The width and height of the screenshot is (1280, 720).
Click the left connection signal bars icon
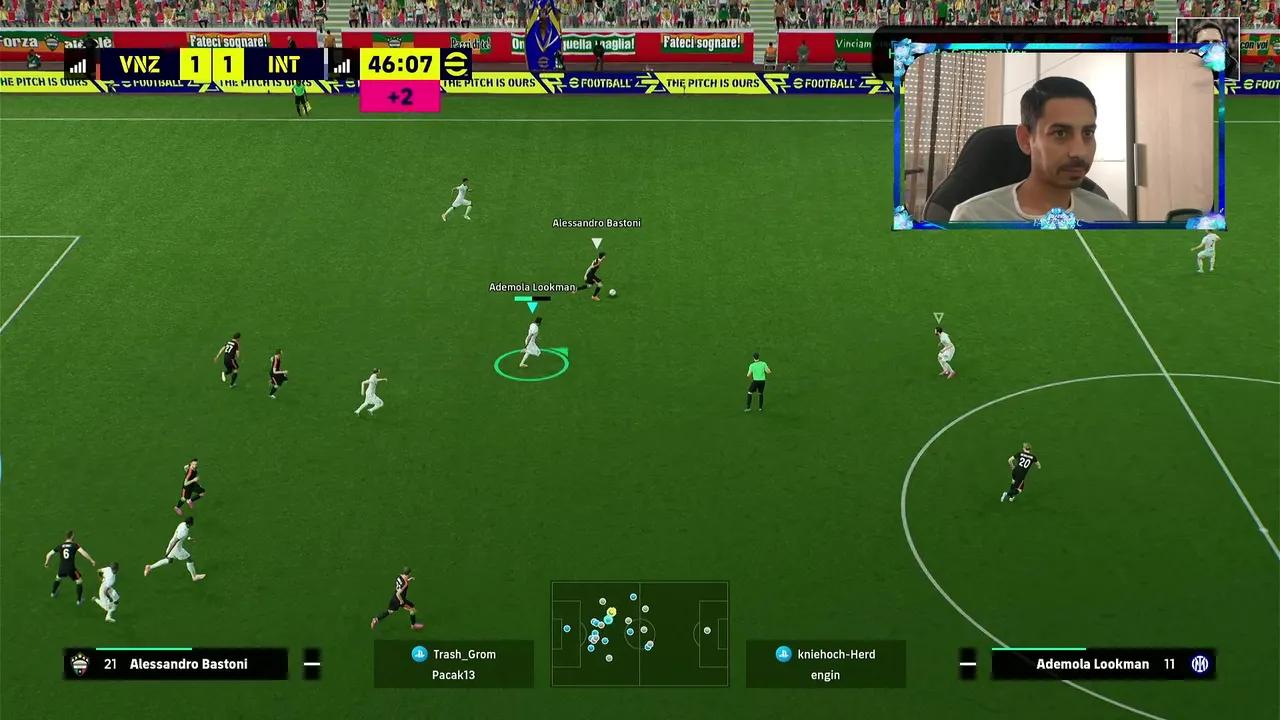pos(76,64)
